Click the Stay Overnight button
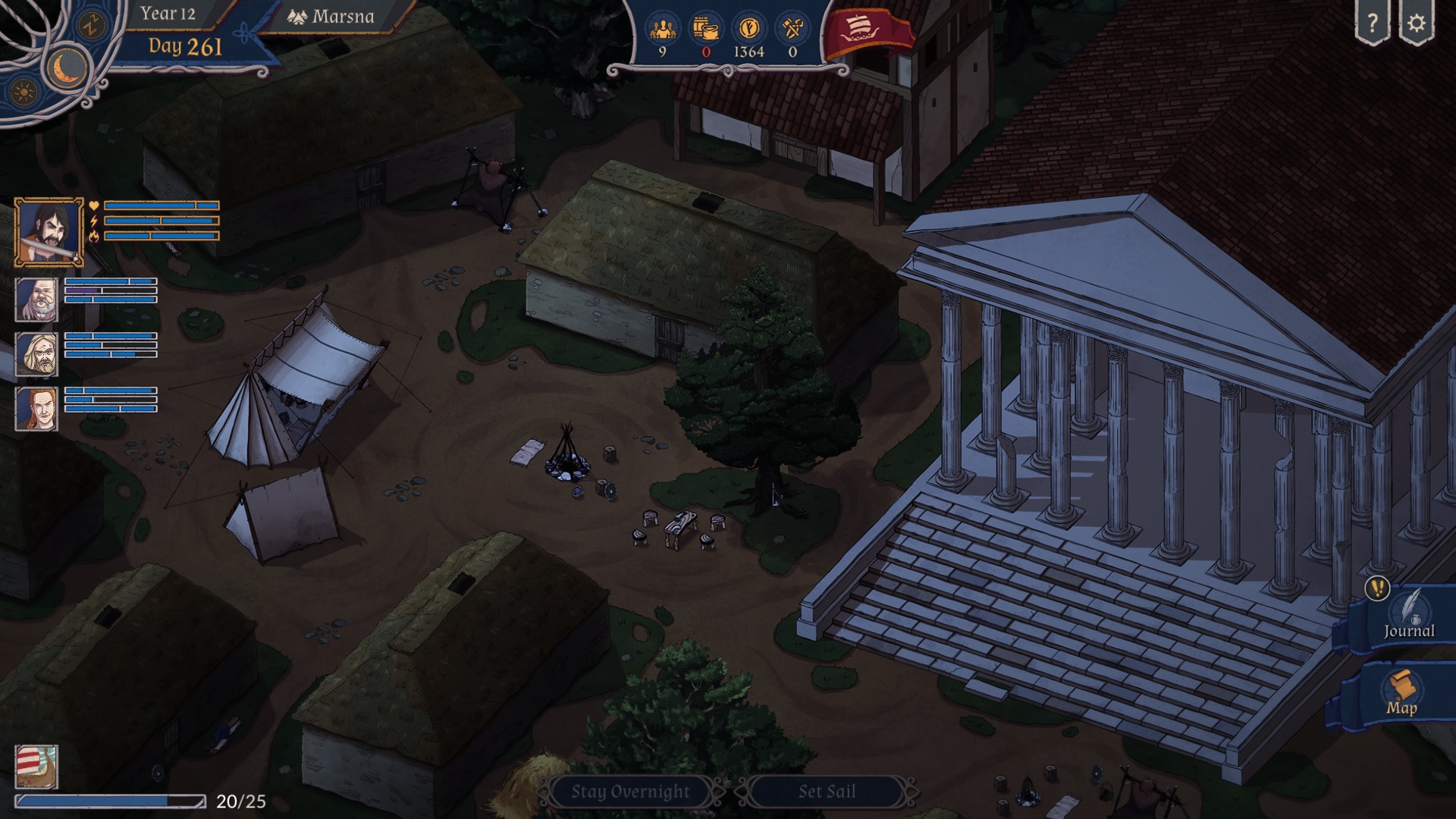Screen dimensions: 1456x819 tap(630, 792)
